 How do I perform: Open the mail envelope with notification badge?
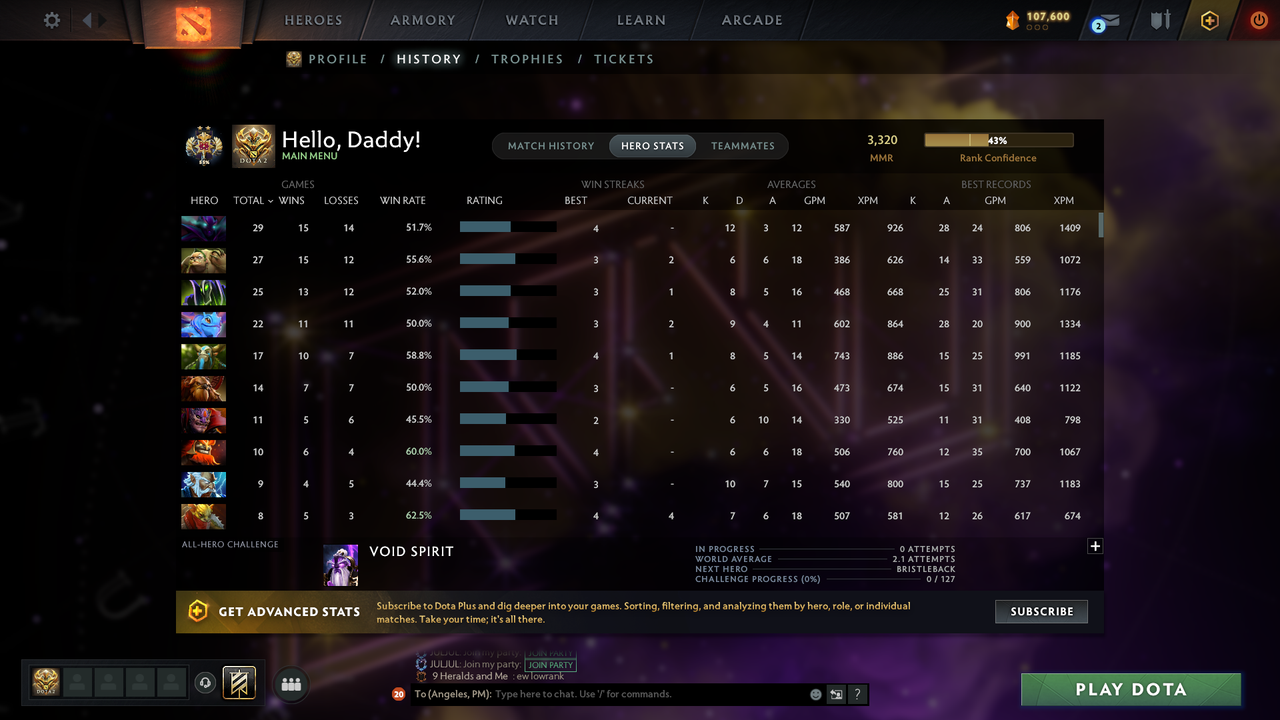1104,20
